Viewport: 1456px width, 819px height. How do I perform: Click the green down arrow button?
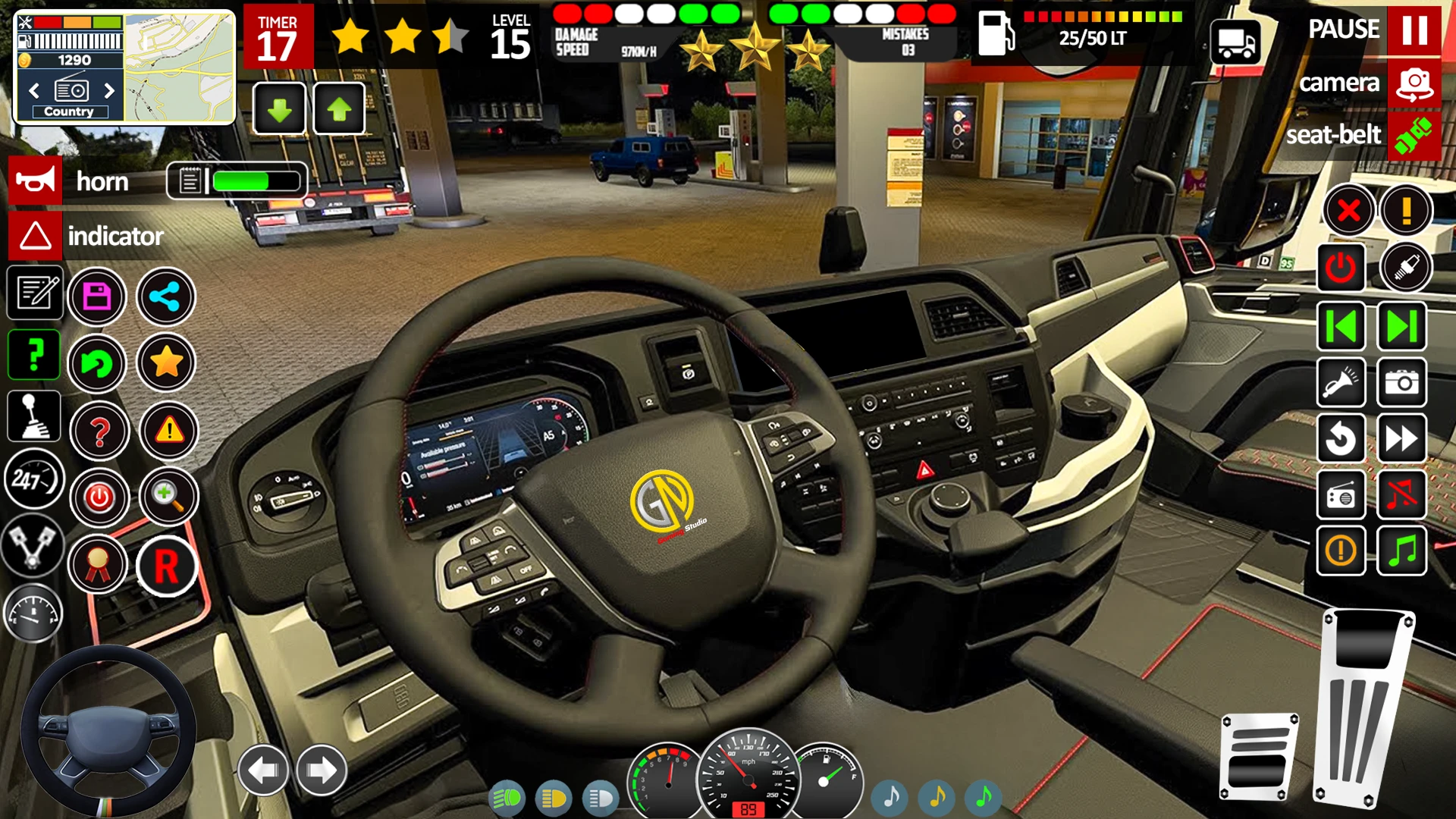tap(279, 110)
